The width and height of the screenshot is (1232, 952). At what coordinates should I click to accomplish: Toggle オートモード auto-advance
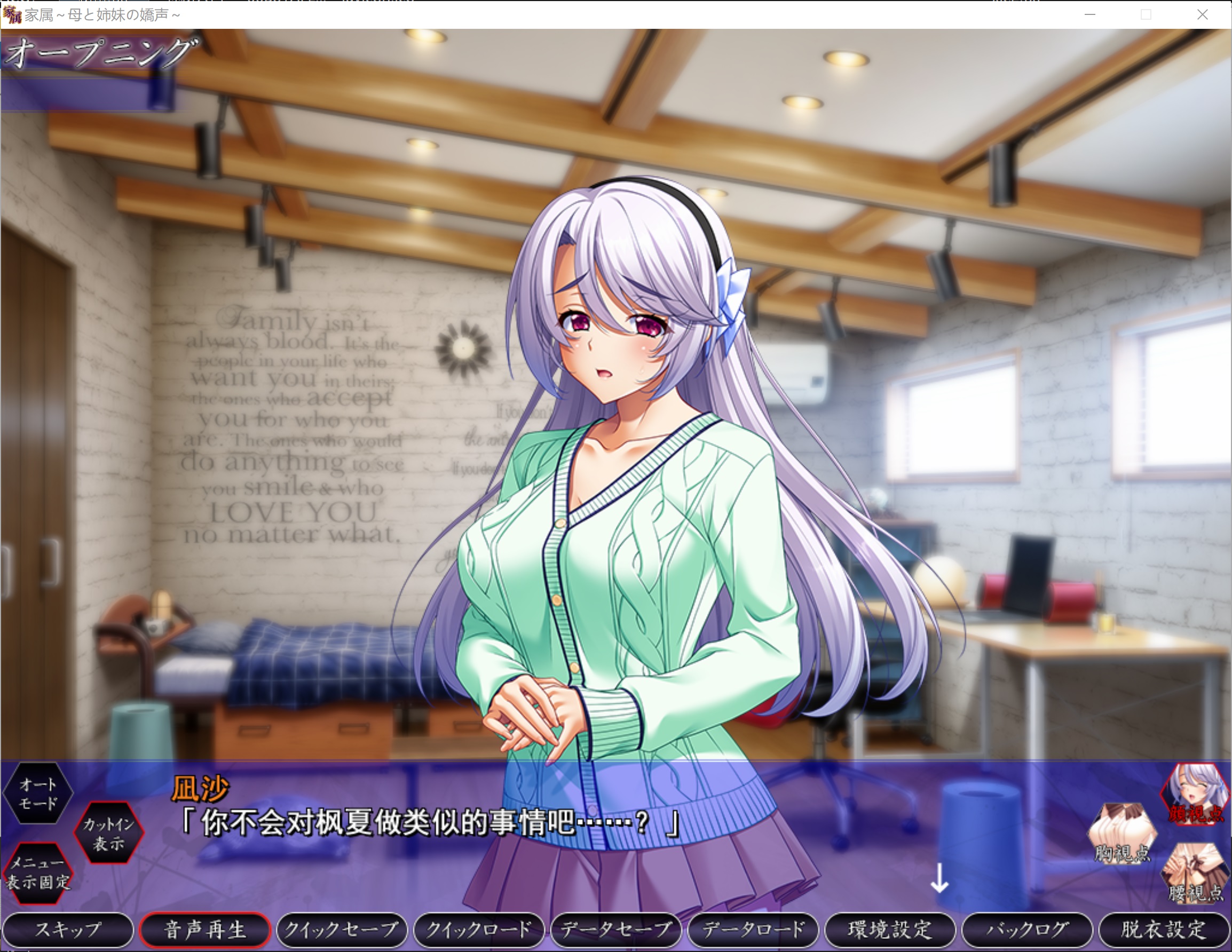click(38, 793)
